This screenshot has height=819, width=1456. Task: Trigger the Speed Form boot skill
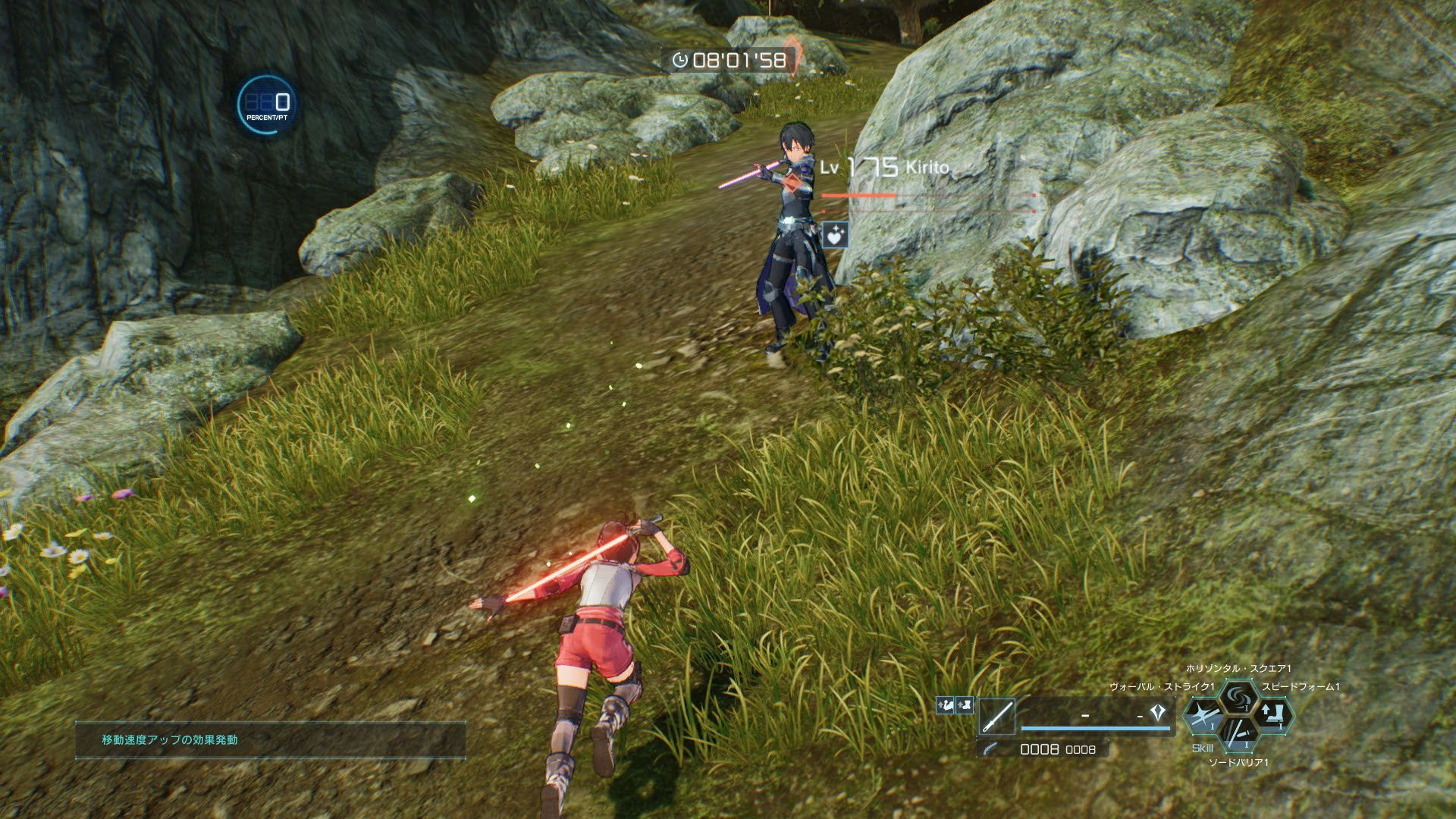(1272, 717)
